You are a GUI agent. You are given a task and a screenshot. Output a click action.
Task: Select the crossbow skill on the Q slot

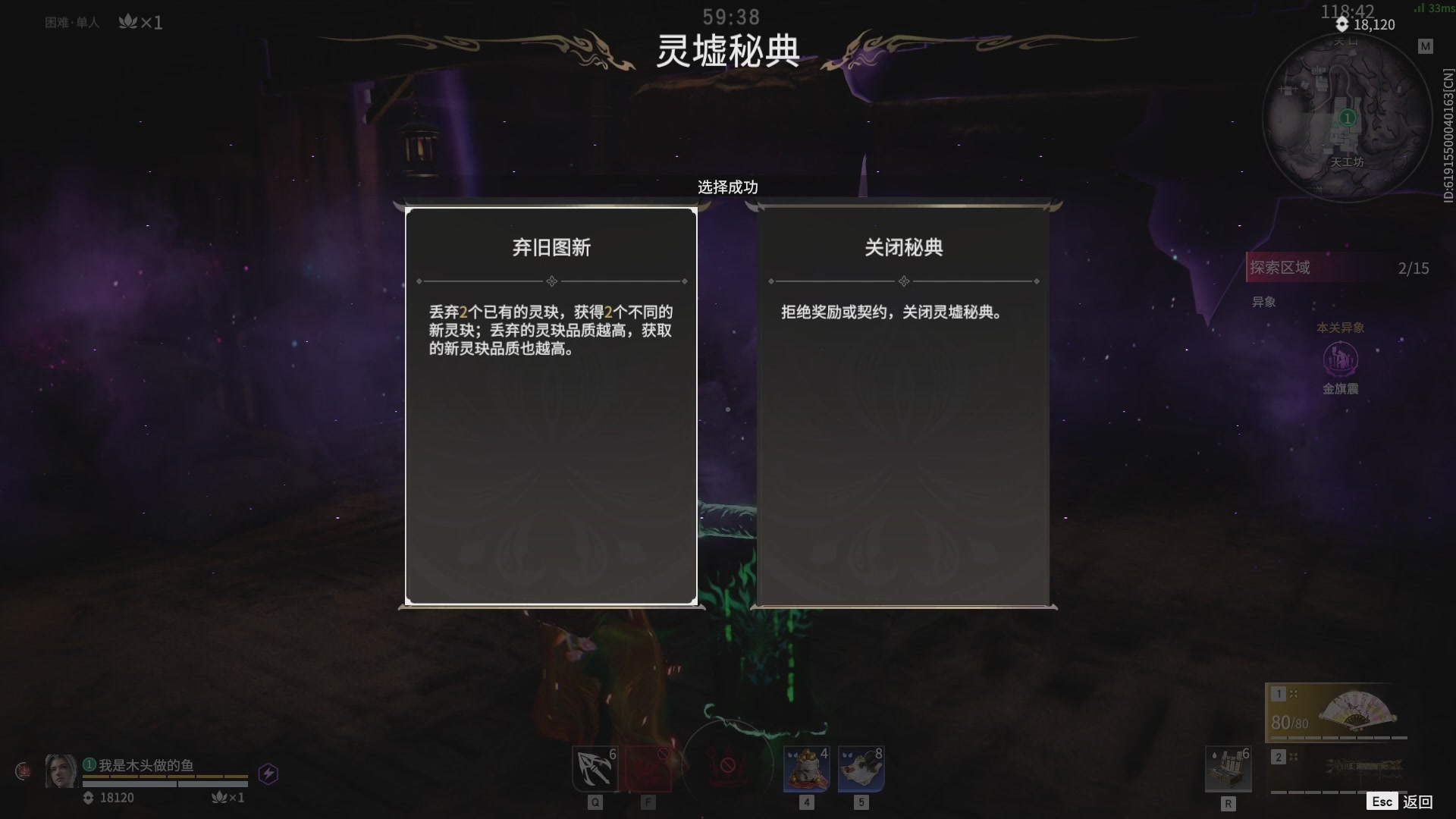pos(595,768)
